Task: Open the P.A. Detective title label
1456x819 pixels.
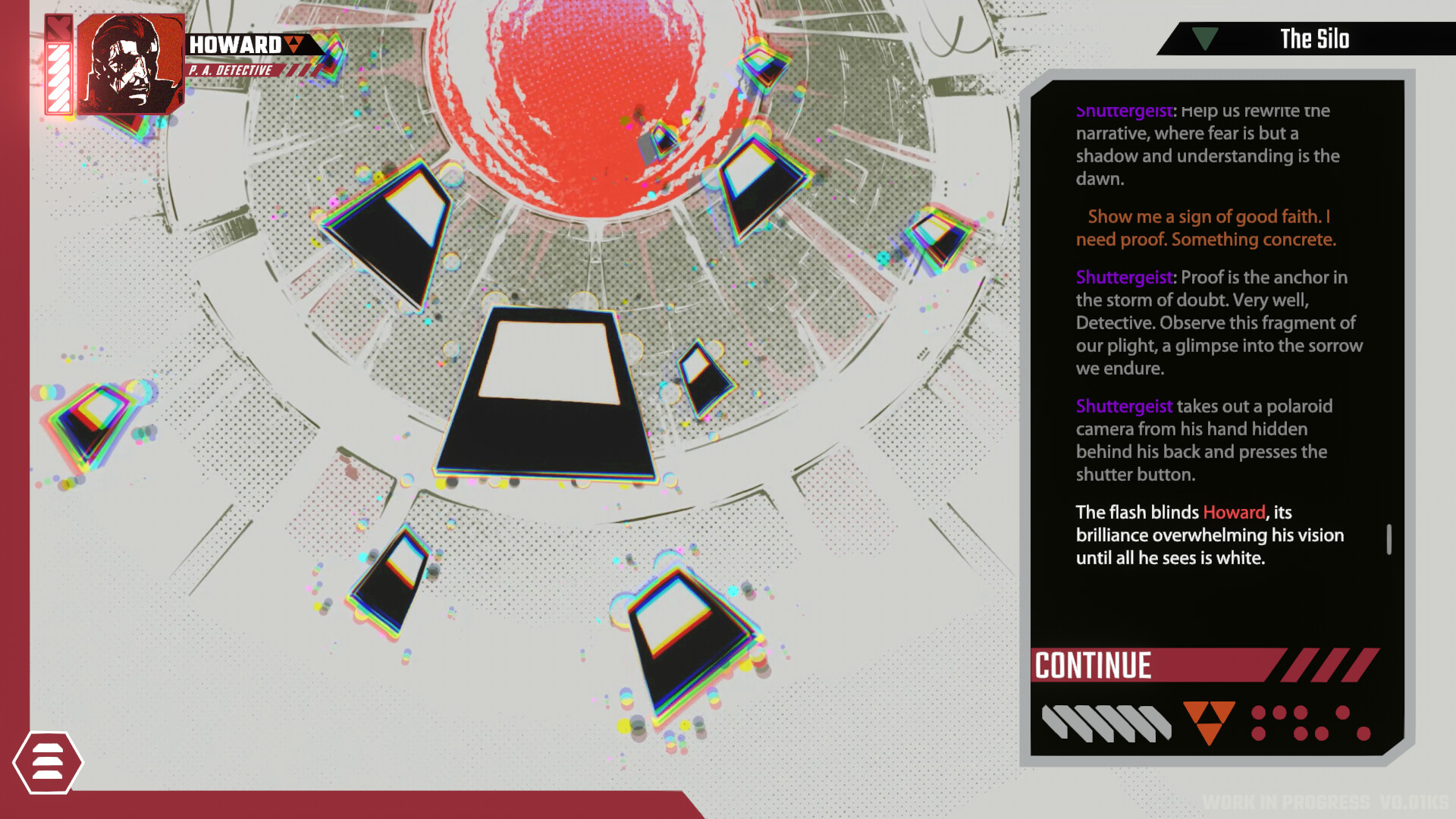Action: coord(229,69)
